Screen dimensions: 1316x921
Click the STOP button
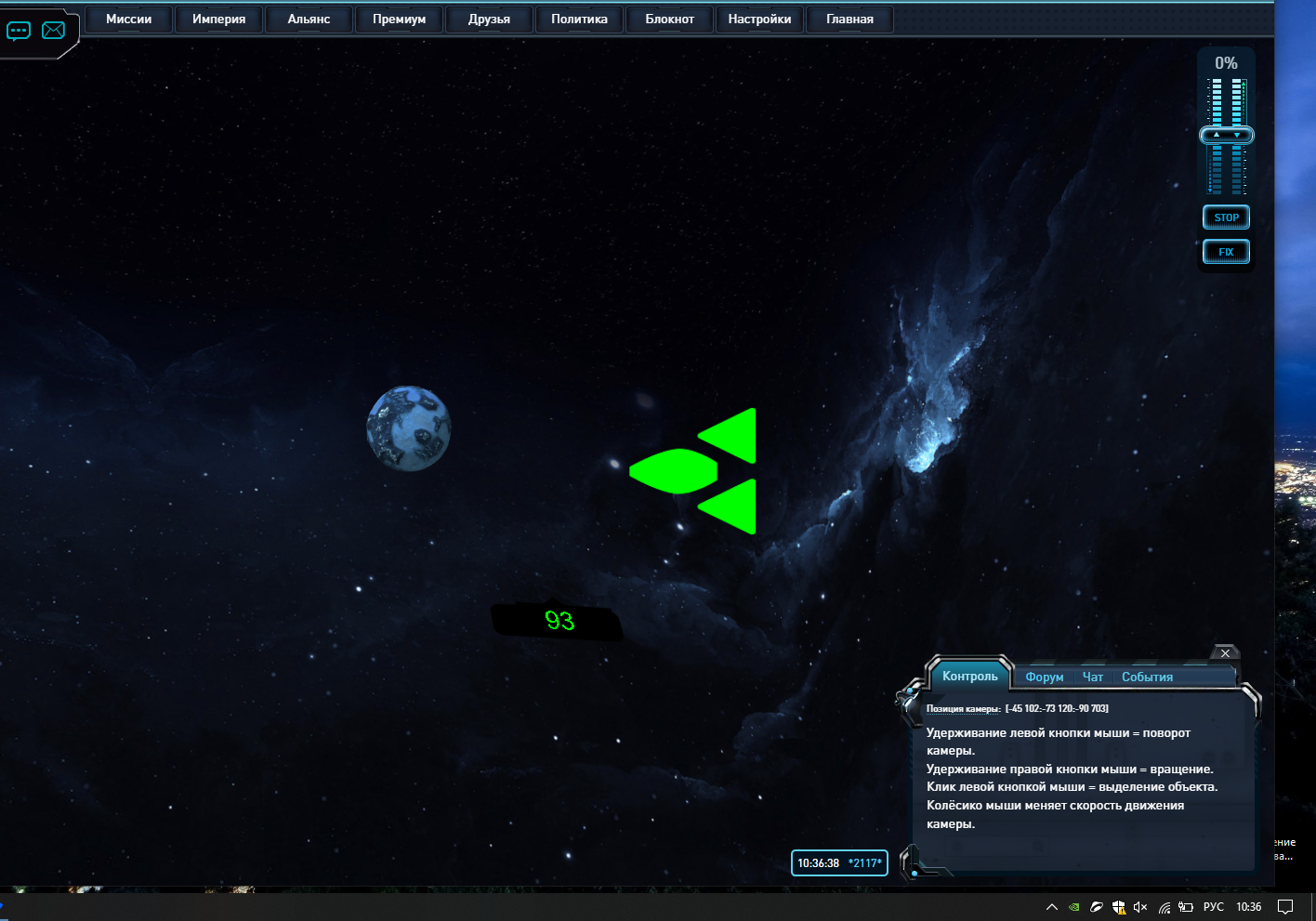[x=1226, y=217]
